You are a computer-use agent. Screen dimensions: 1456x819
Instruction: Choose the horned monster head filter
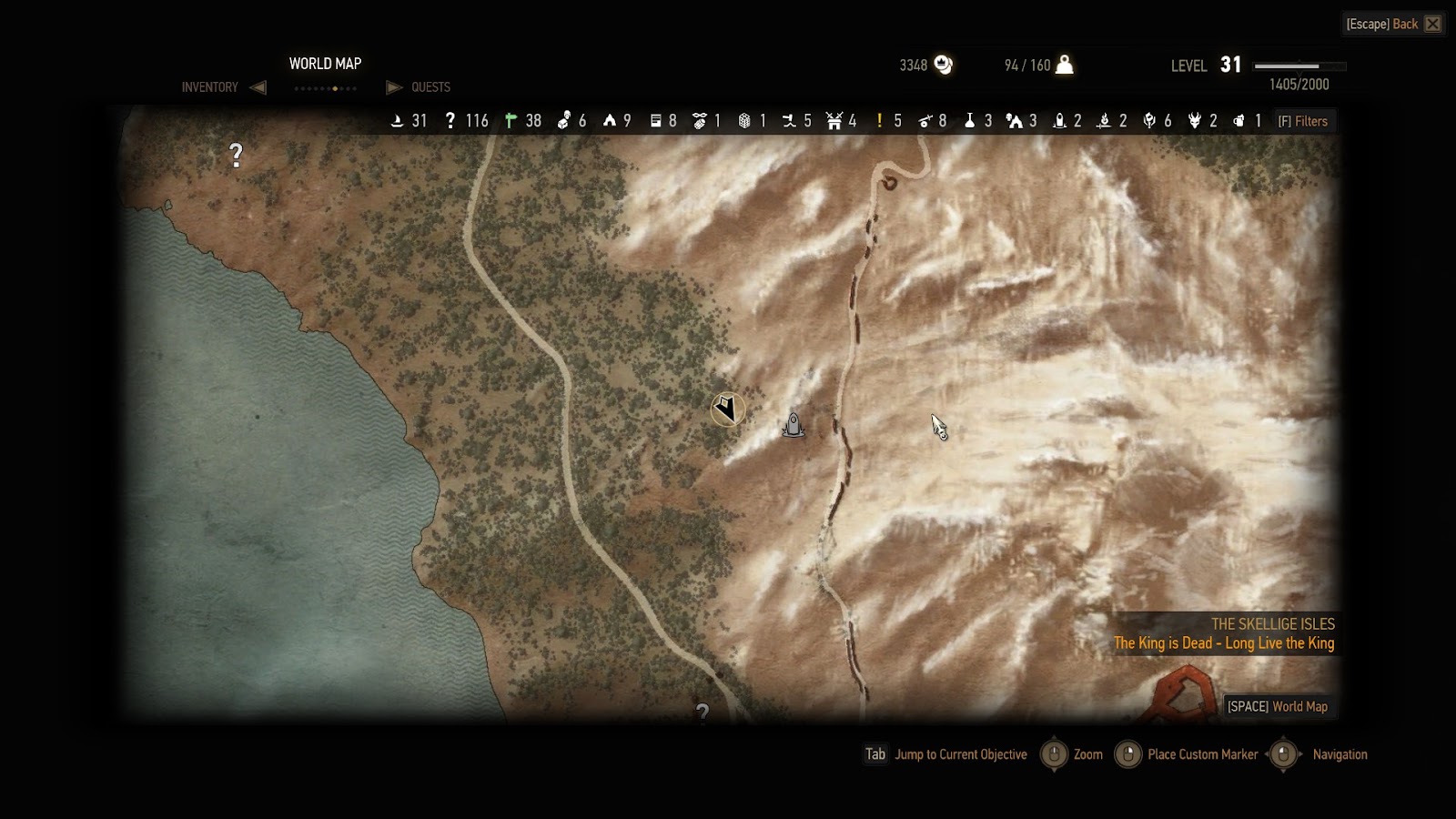point(1195,121)
